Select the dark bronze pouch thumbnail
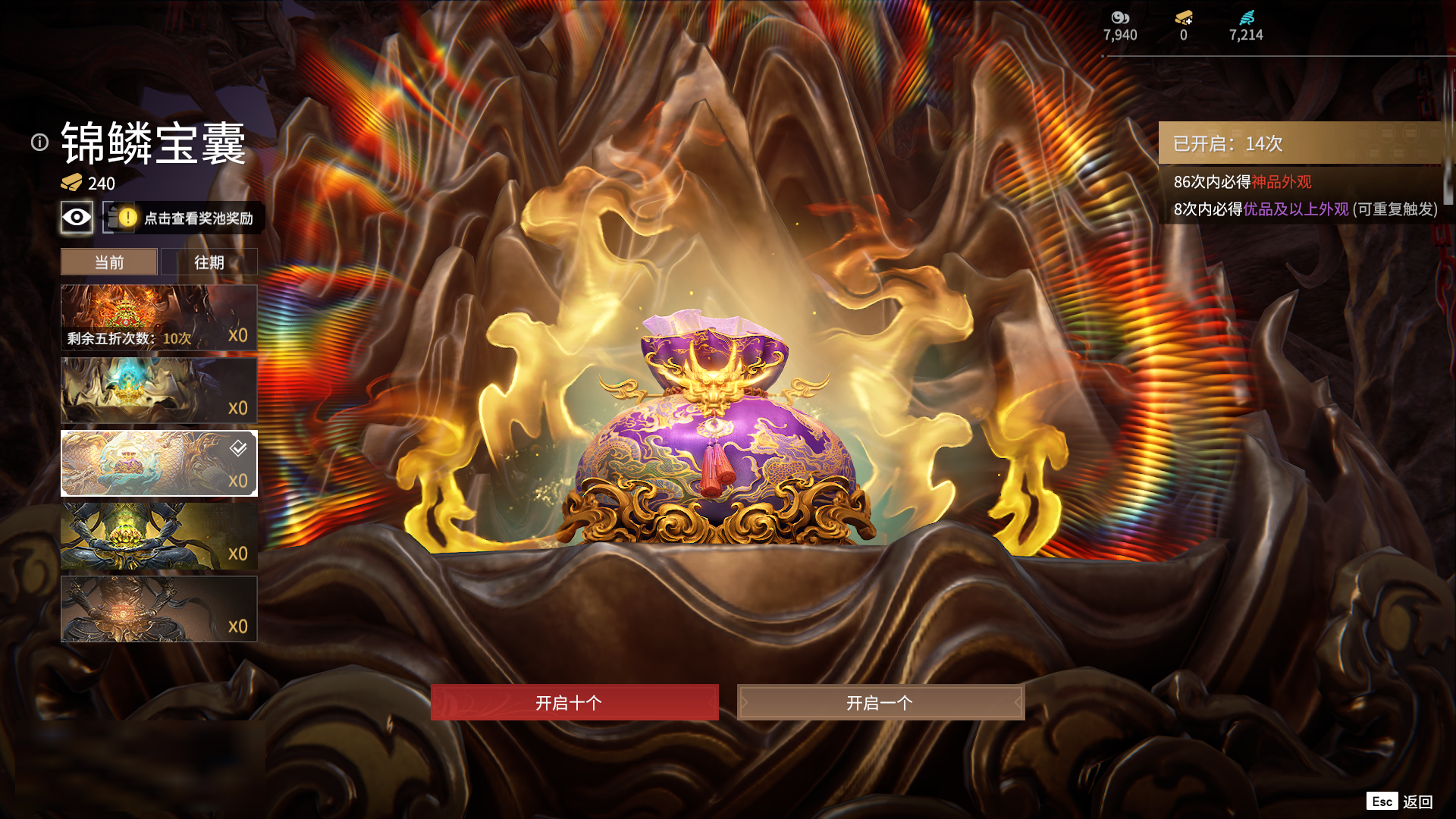Screen dimensions: 1456x819 [x=158, y=609]
